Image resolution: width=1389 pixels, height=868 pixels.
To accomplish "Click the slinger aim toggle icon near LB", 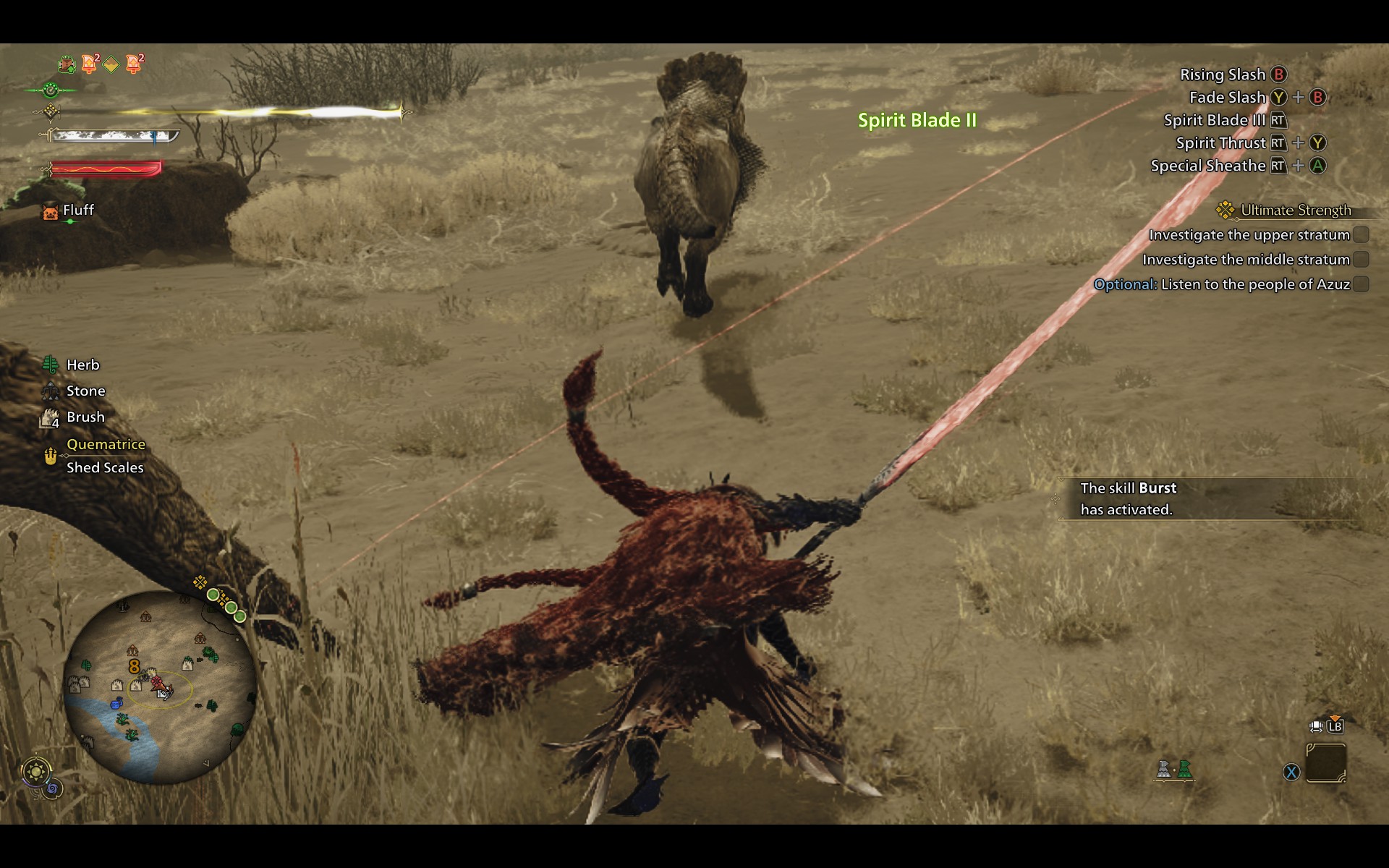I will pyautogui.click(x=1315, y=726).
